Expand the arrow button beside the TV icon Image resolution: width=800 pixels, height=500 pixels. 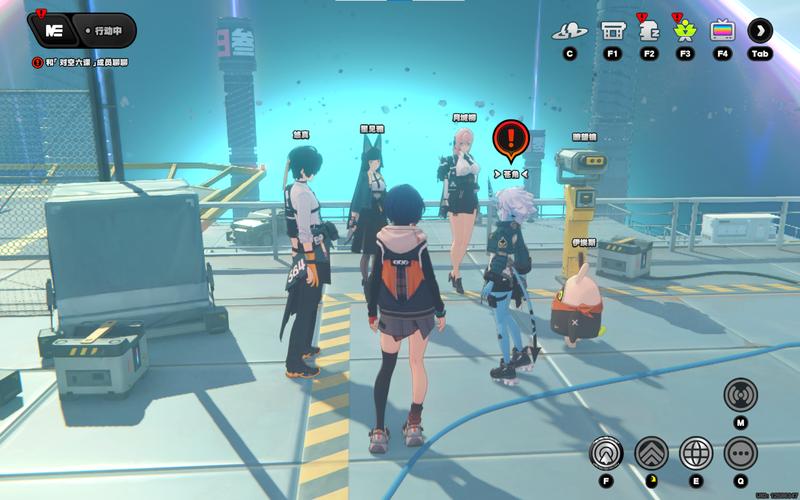760,30
